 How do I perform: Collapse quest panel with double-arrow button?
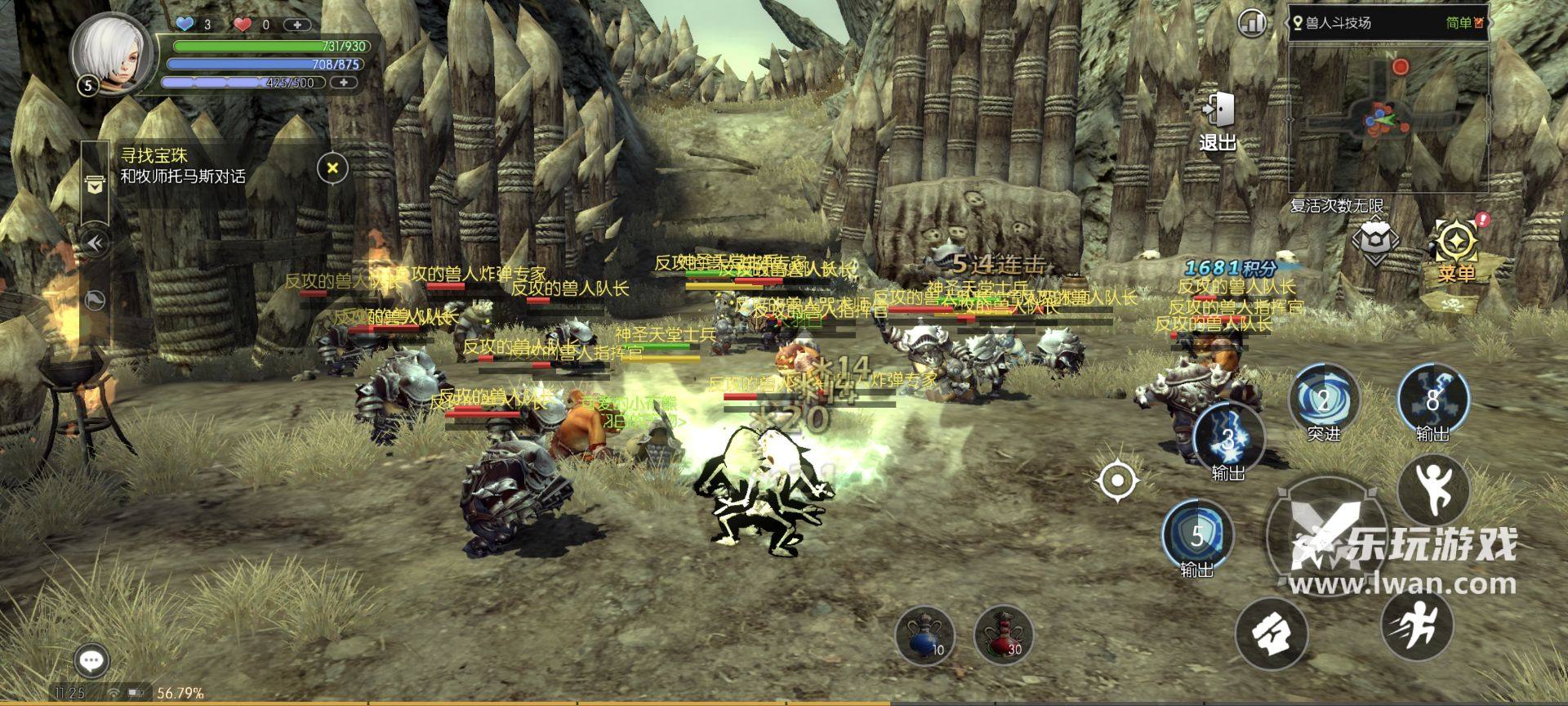coord(96,244)
